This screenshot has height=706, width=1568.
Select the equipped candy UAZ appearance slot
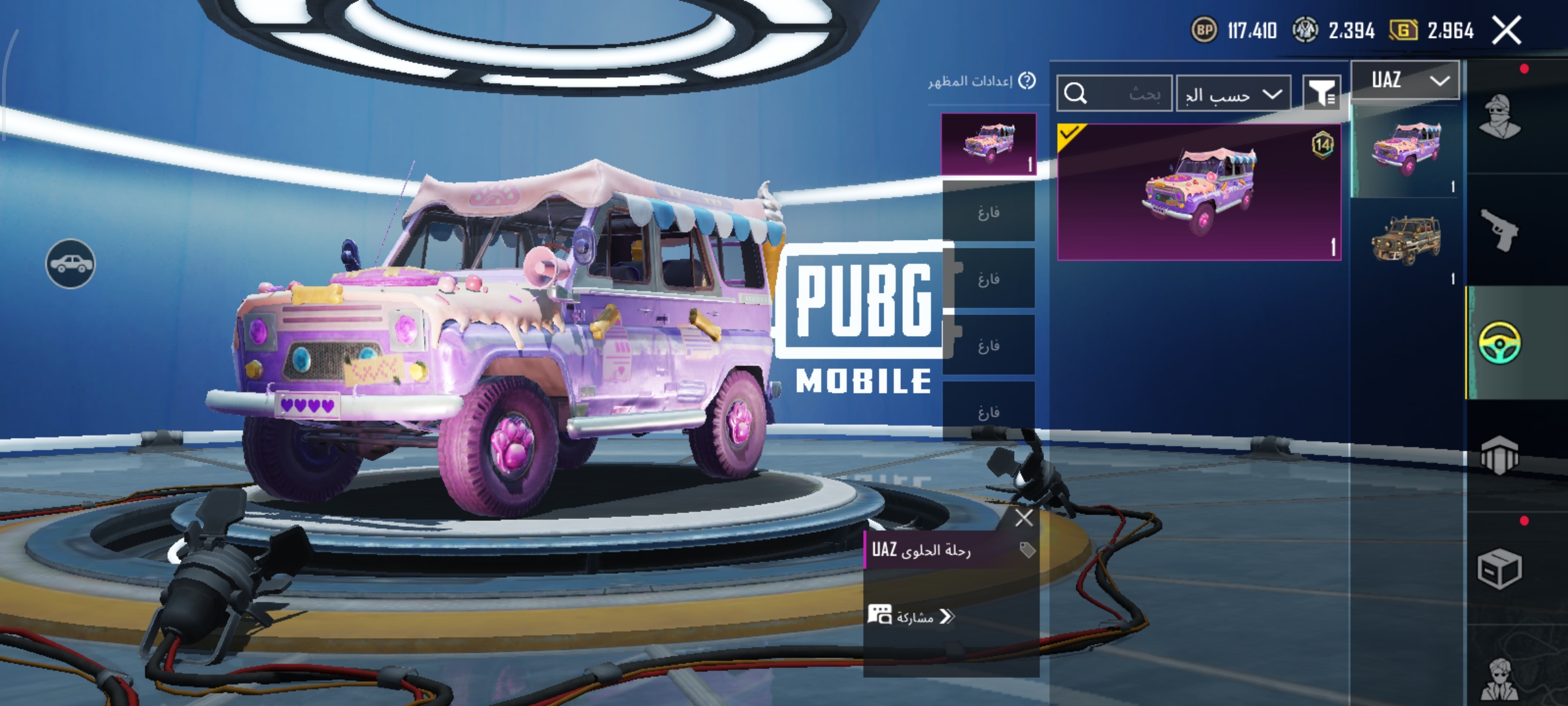pyautogui.click(x=988, y=144)
